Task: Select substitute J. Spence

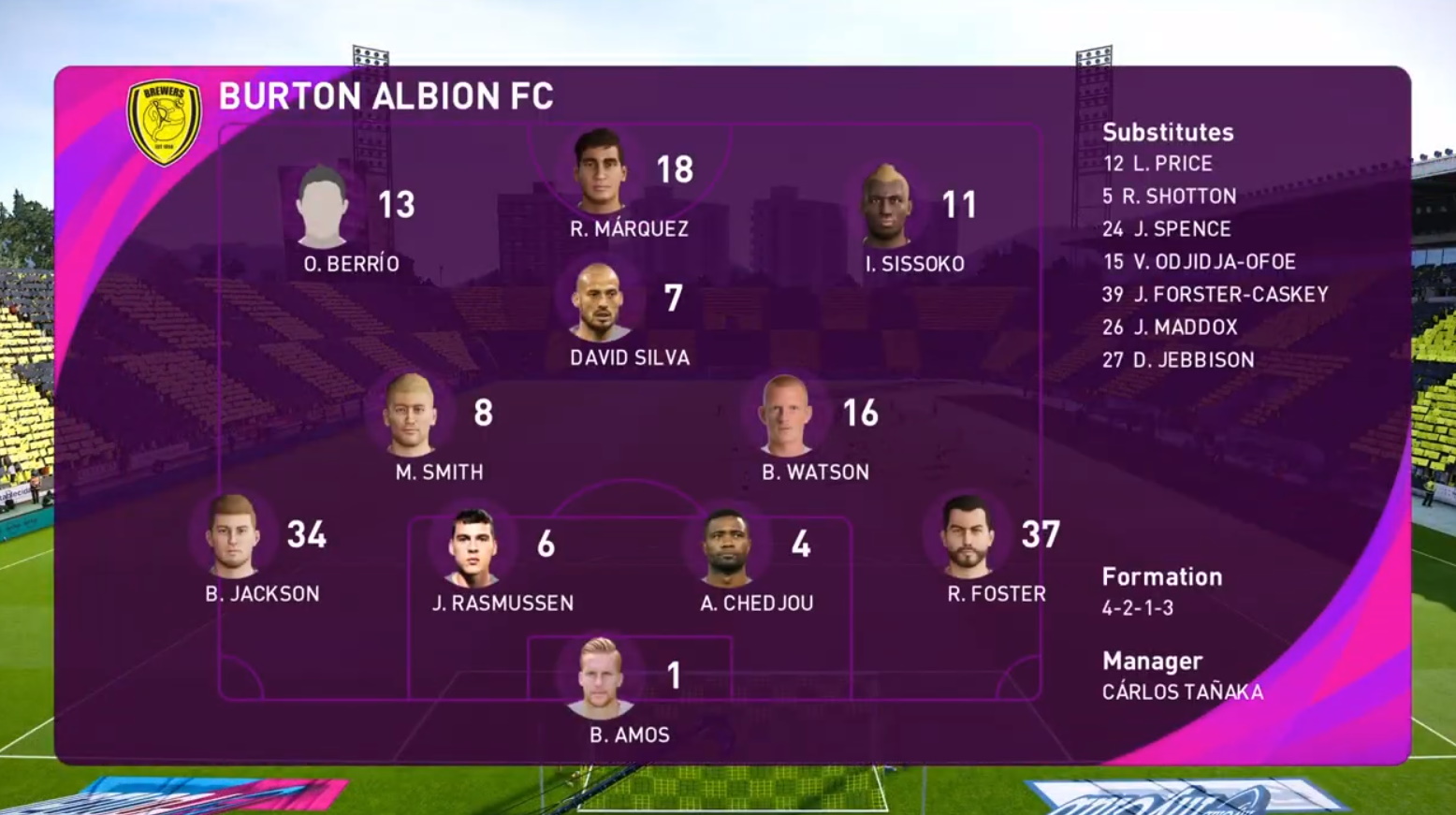Action: click(1166, 229)
